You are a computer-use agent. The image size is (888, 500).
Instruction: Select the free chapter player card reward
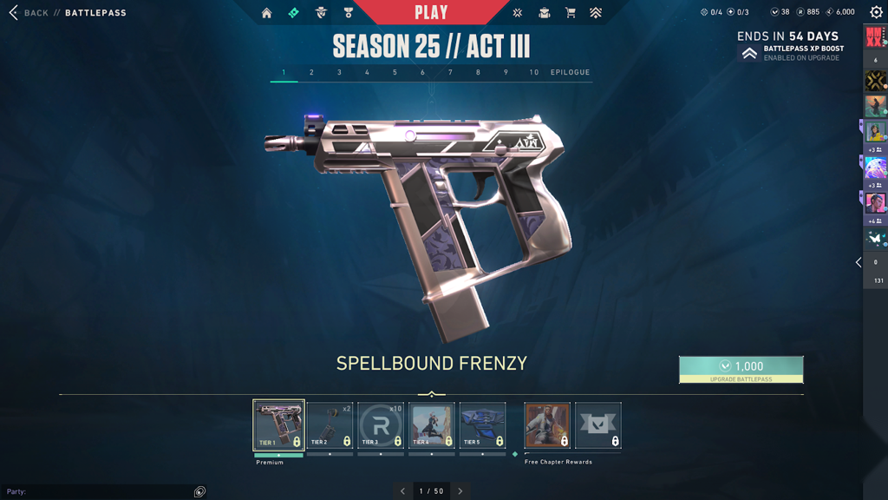click(x=547, y=425)
